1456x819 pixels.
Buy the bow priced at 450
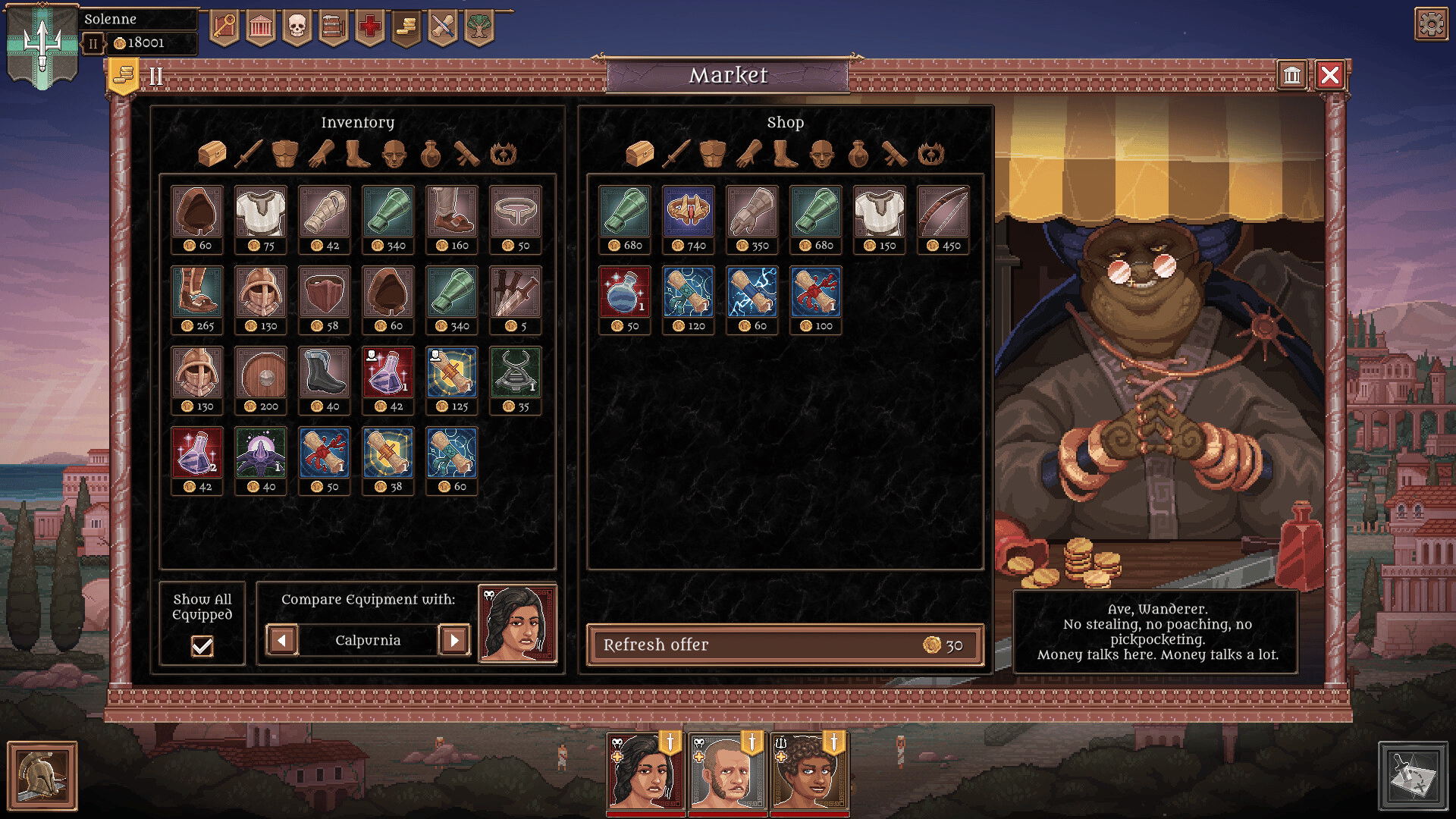click(943, 212)
